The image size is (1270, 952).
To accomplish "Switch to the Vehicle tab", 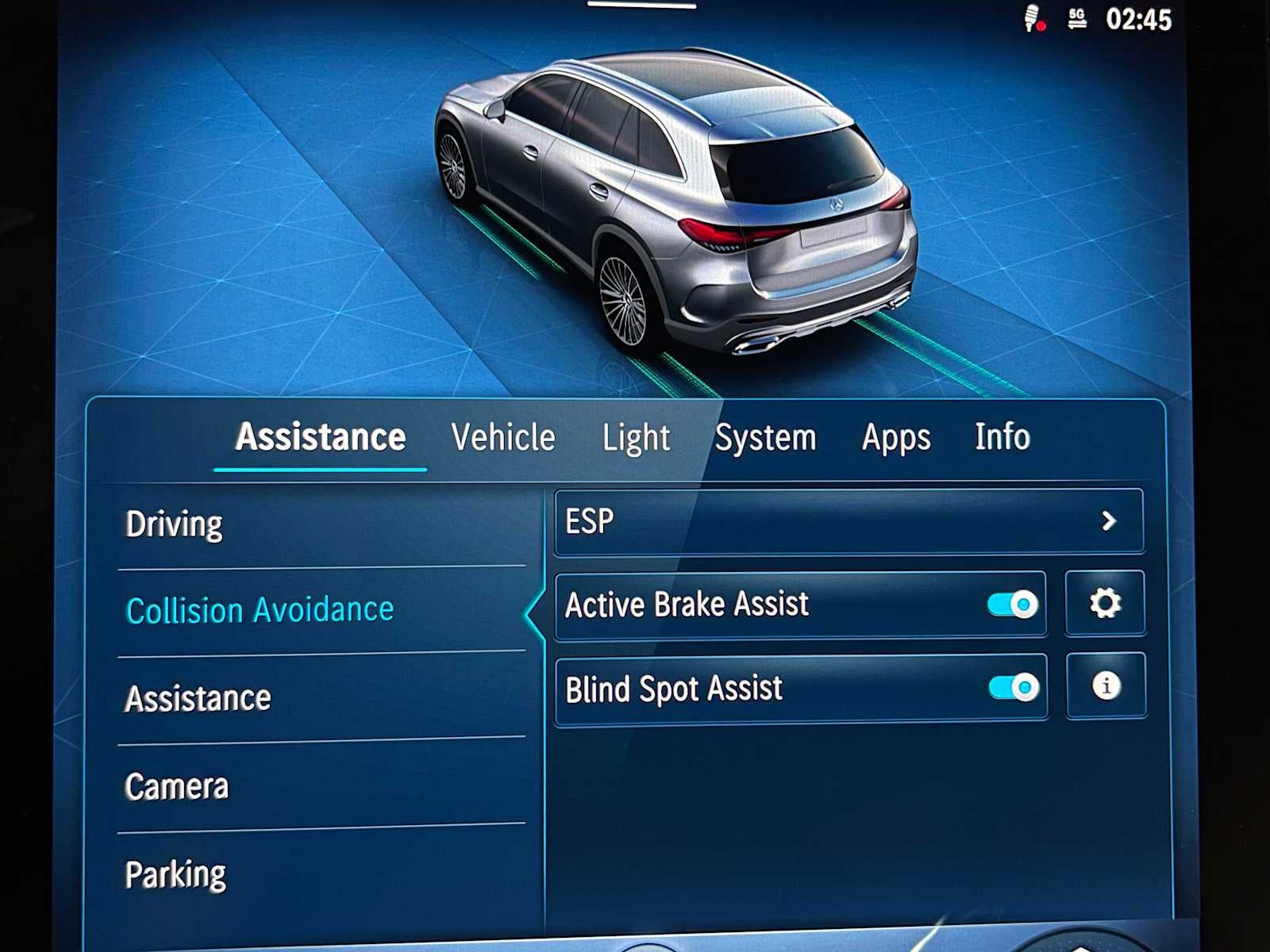I will [x=502, y=436].
